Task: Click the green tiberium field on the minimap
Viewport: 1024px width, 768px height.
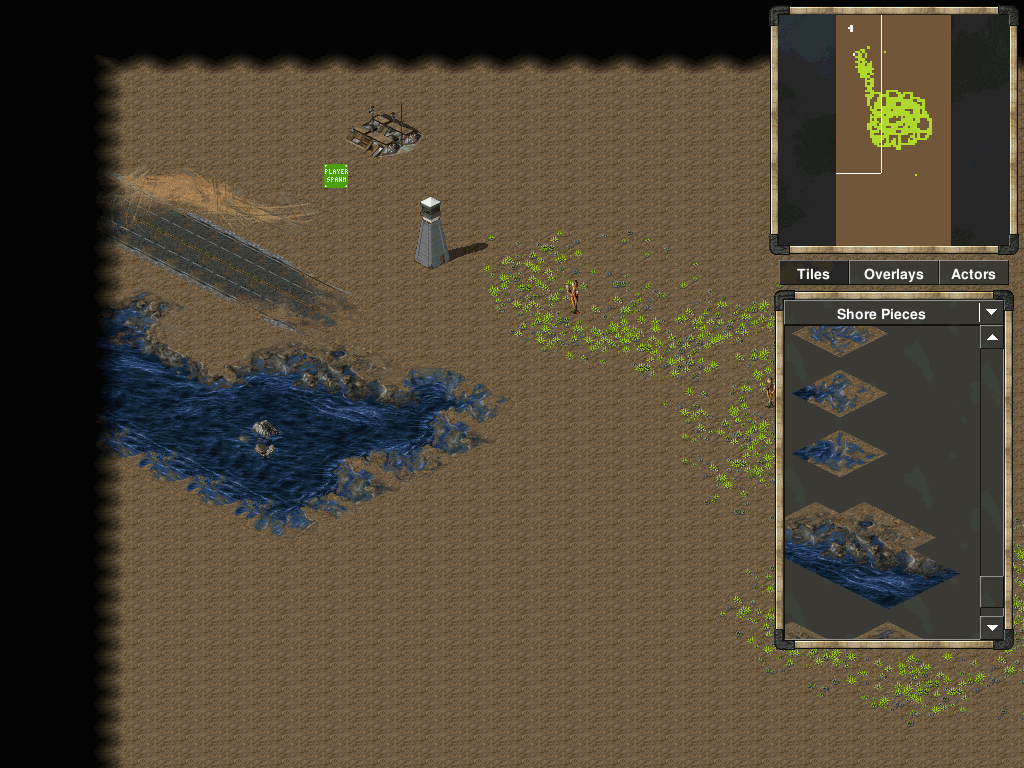Action: [x=900, y=120]
